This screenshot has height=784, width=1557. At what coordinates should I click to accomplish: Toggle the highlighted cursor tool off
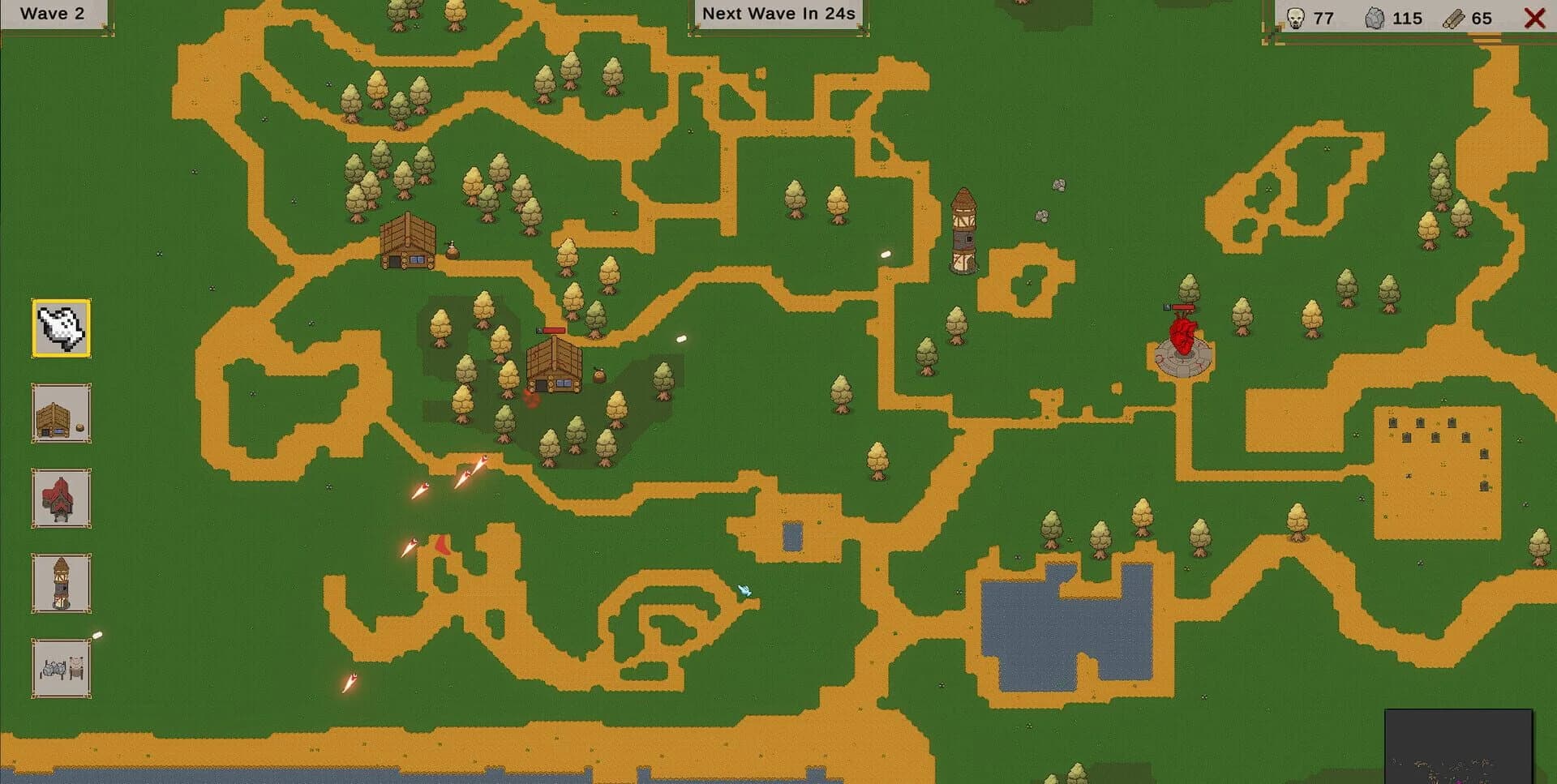61,329
